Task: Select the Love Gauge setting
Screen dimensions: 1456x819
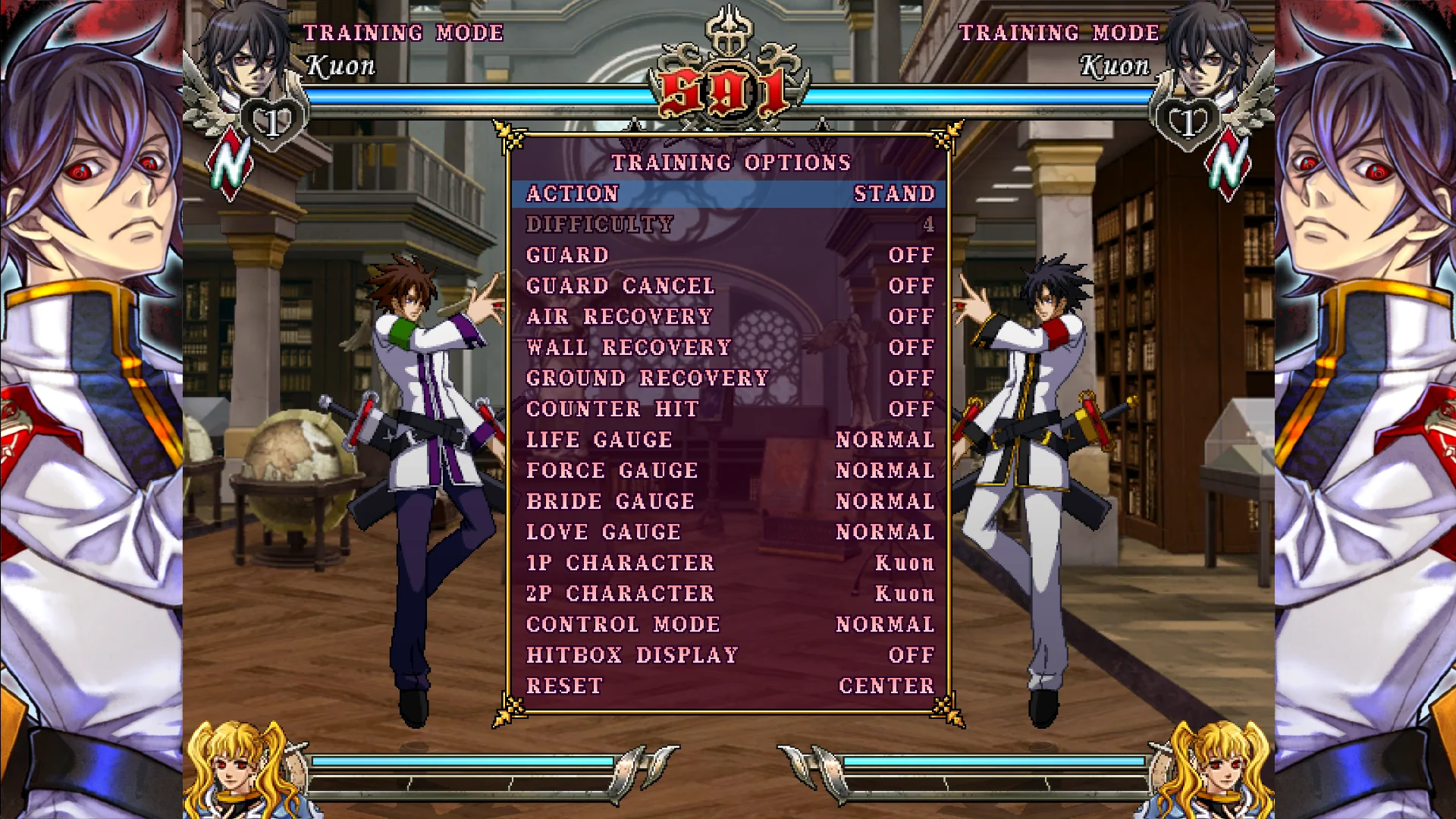Action: [x=728, y=532]
